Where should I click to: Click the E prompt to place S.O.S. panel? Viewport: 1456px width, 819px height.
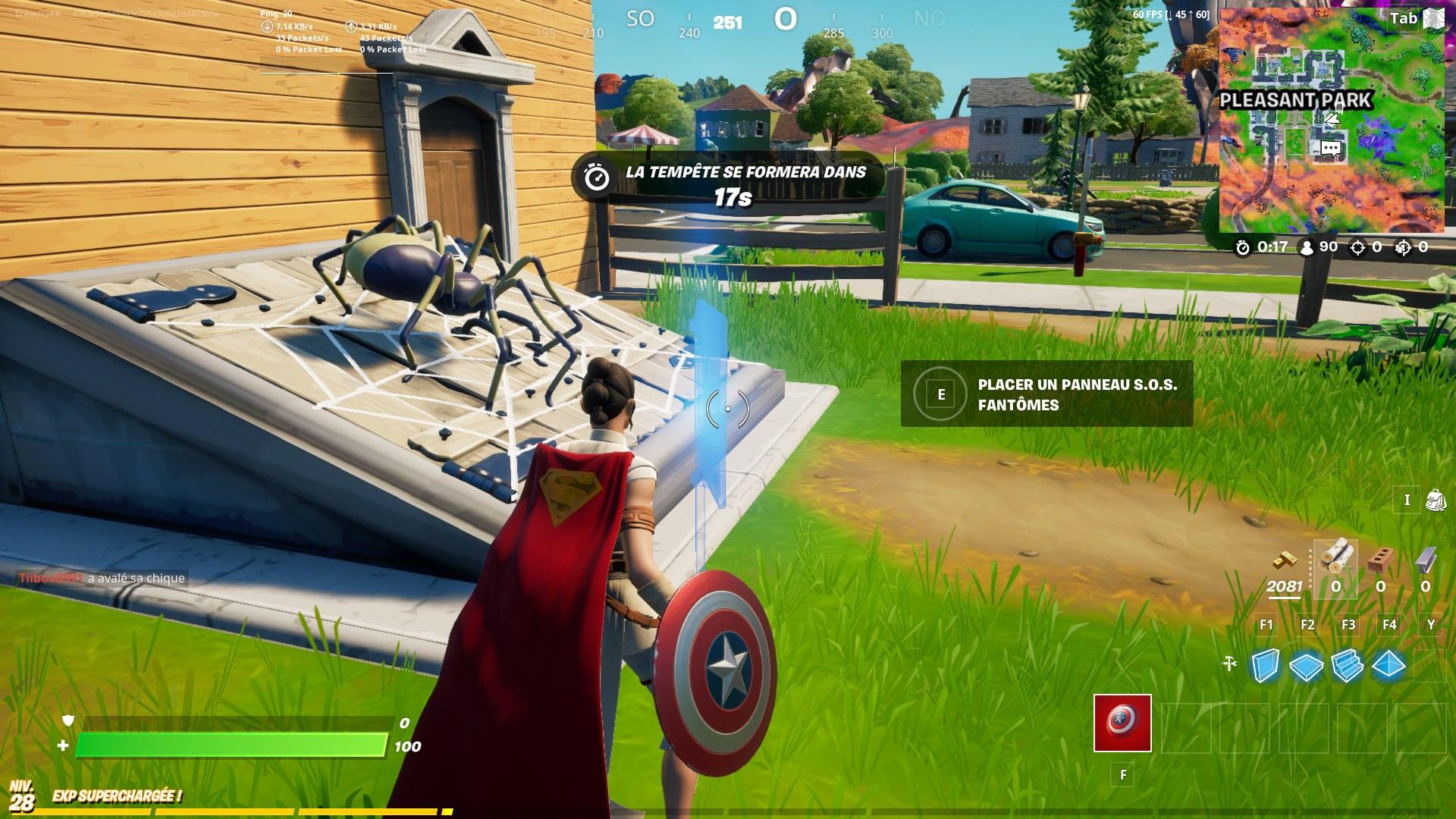coord(942,394)
